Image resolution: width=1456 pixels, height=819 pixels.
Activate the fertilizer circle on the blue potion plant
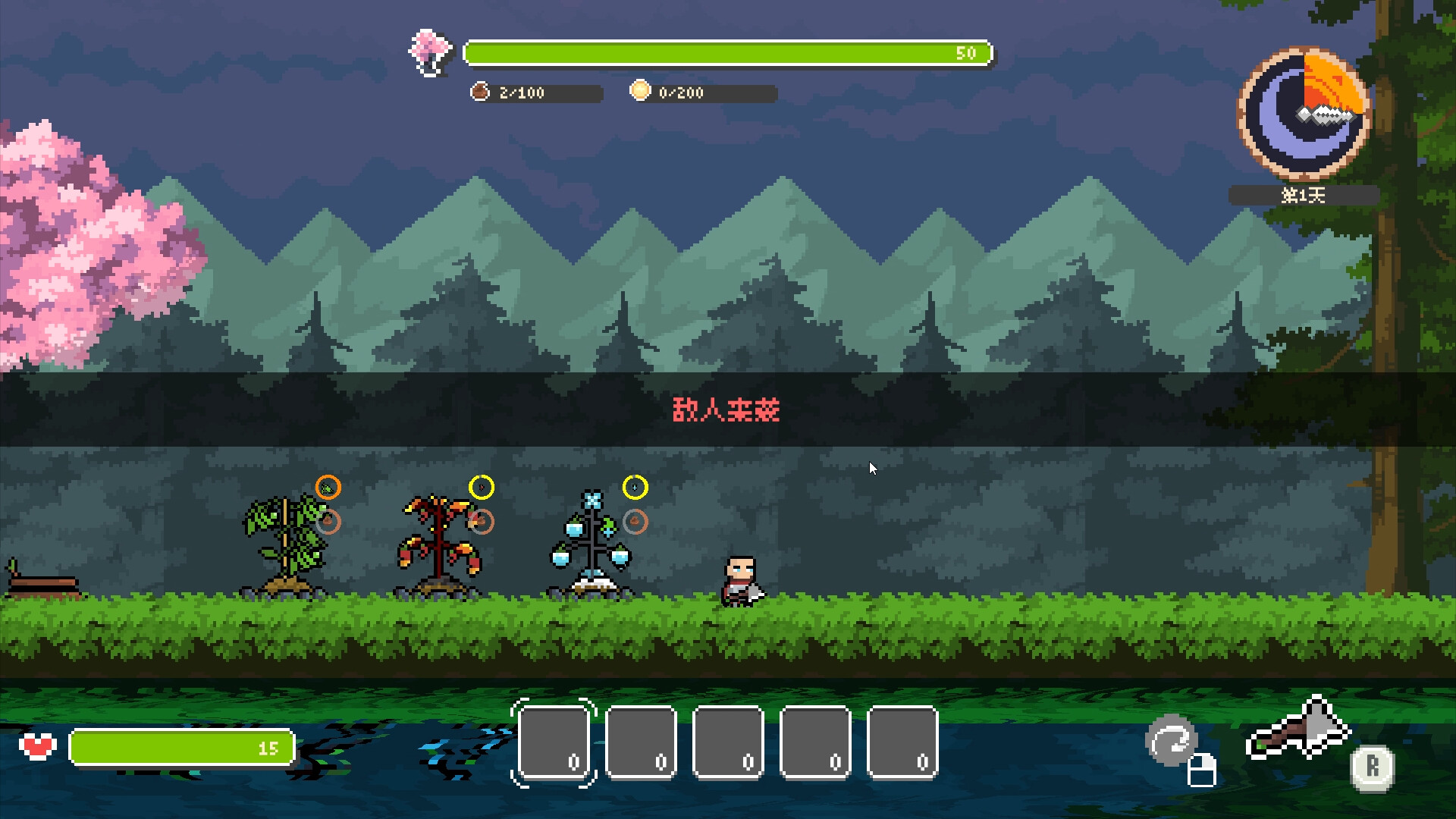(x=634, y=521)
